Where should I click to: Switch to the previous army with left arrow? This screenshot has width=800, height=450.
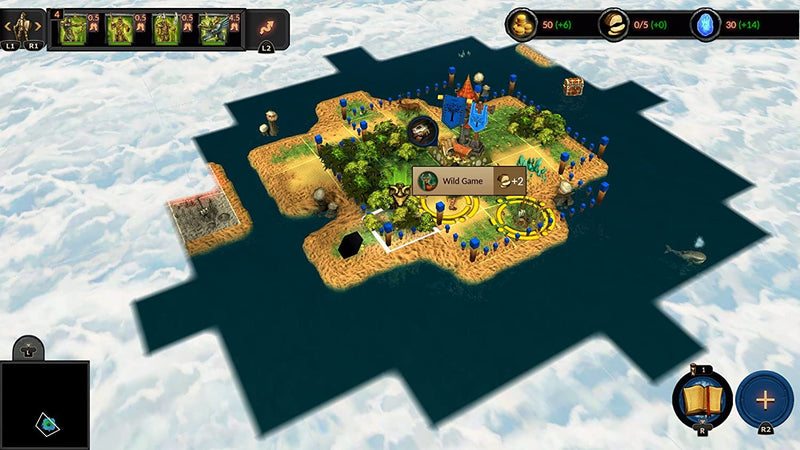click(x=9, y=25)
